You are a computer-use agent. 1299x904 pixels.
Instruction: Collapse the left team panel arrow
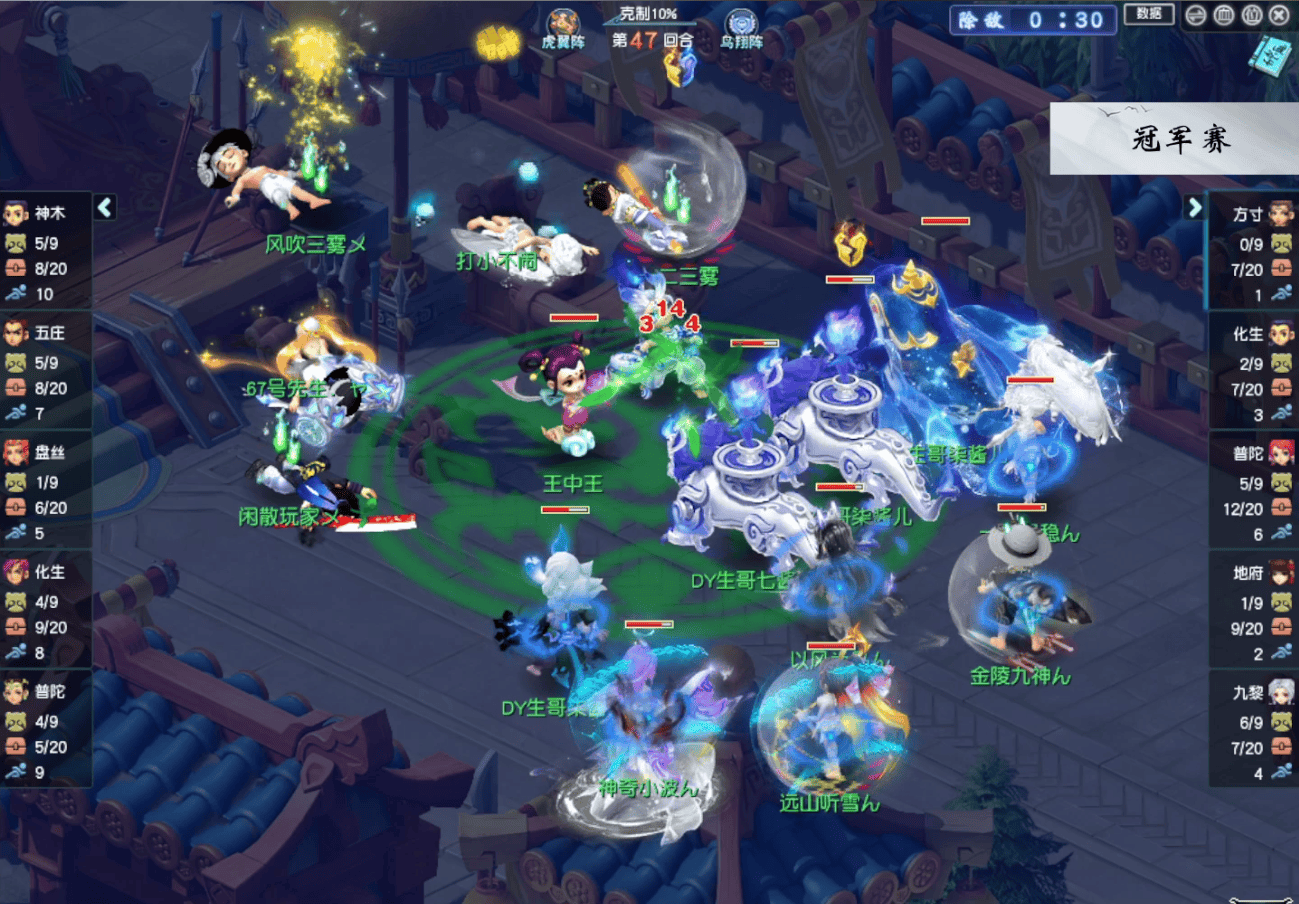105,207
